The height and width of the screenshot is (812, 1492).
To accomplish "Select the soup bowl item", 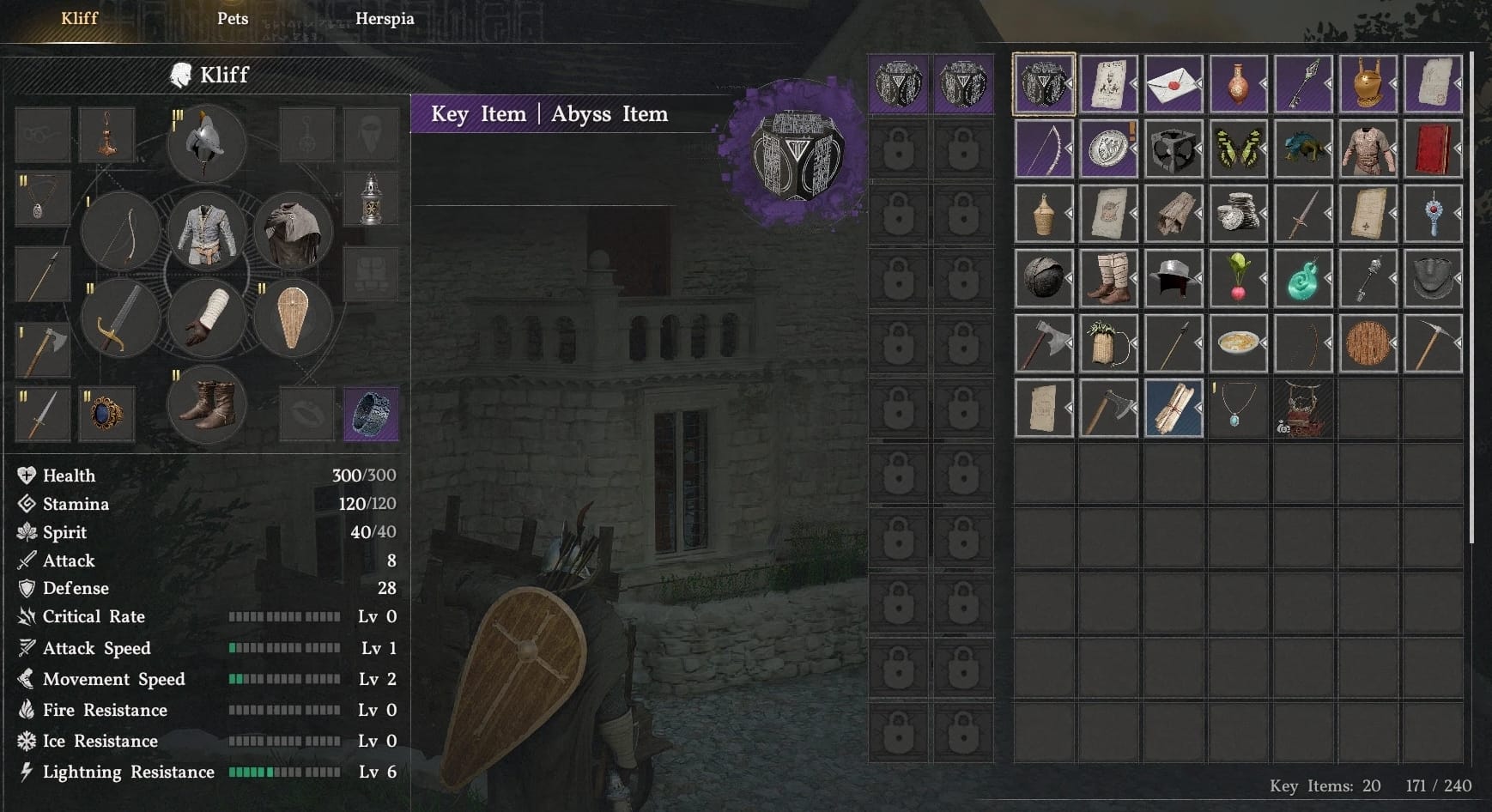I will [x=1238, y=342].
